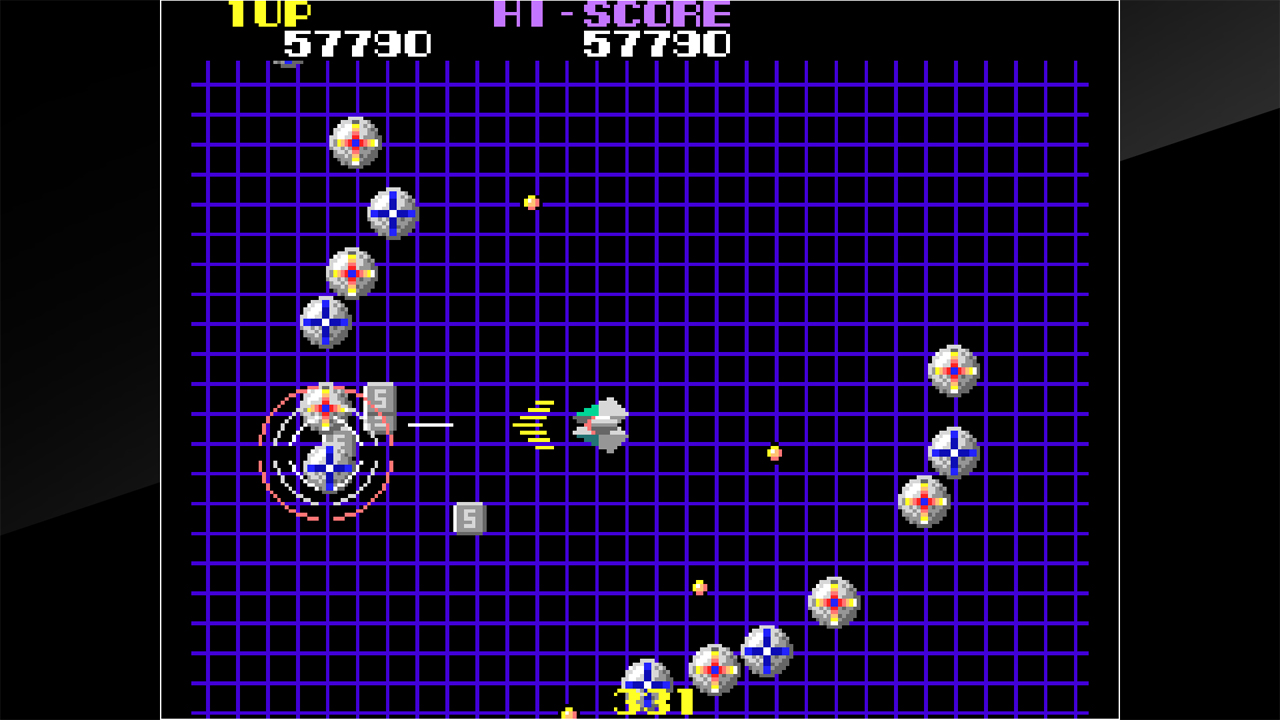1280x720 pixels.
Task: Select the red mine on the right edge
Action: pyautogui.click(x=952, y=369)
